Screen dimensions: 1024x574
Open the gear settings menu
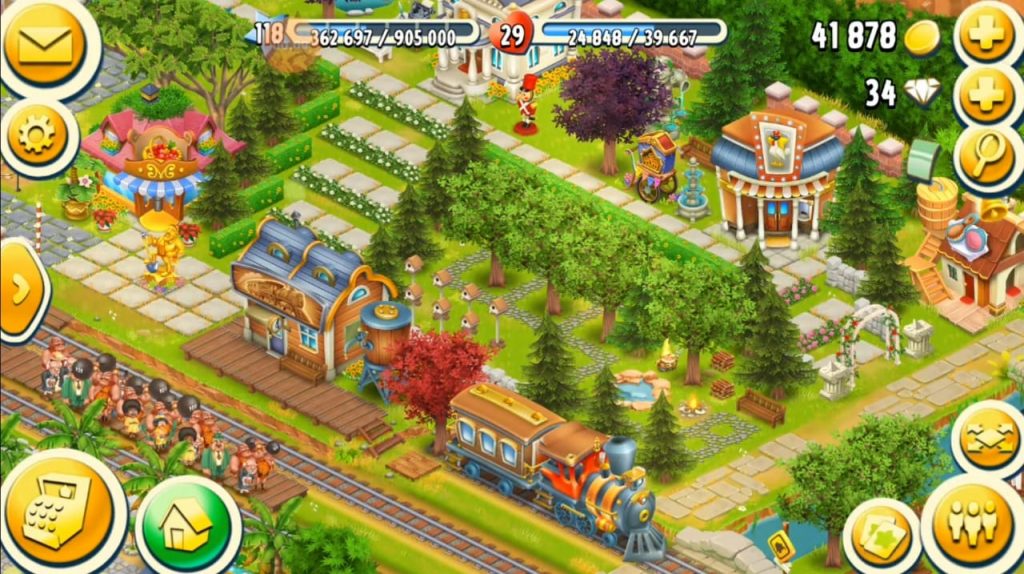[38, 136]
